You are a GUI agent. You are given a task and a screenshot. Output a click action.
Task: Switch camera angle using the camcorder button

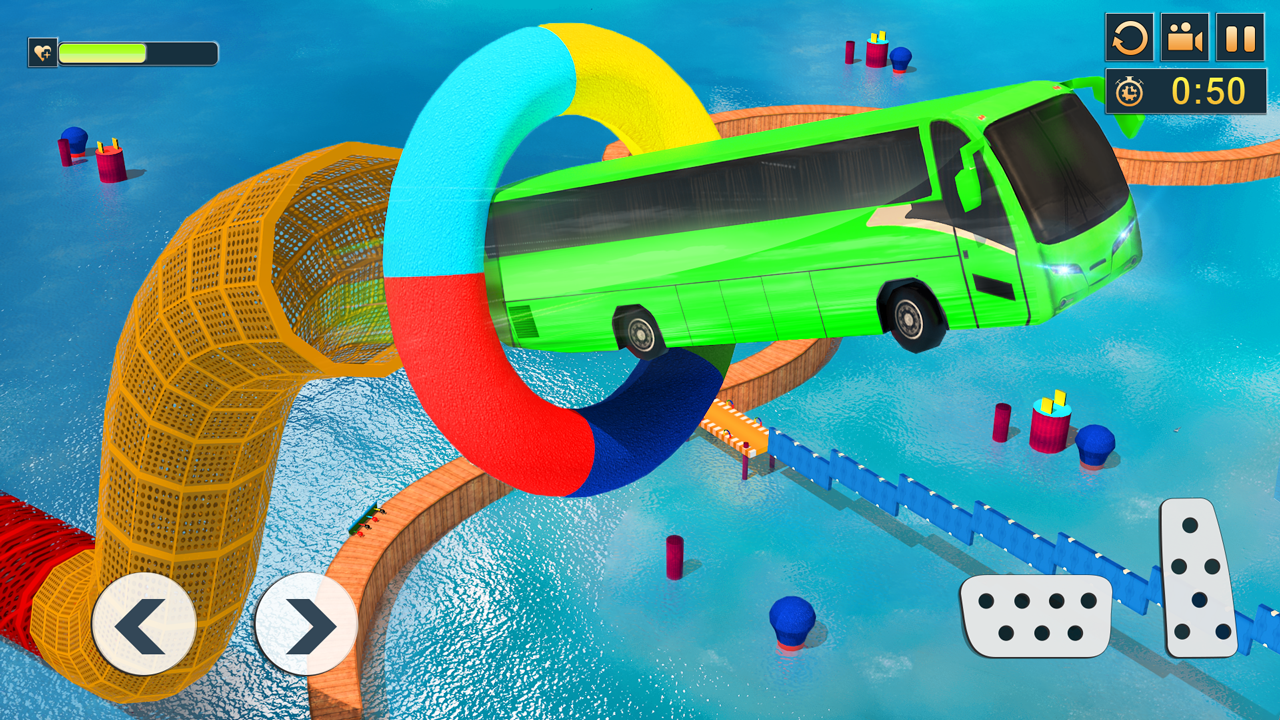click(x=1185, y=38)
